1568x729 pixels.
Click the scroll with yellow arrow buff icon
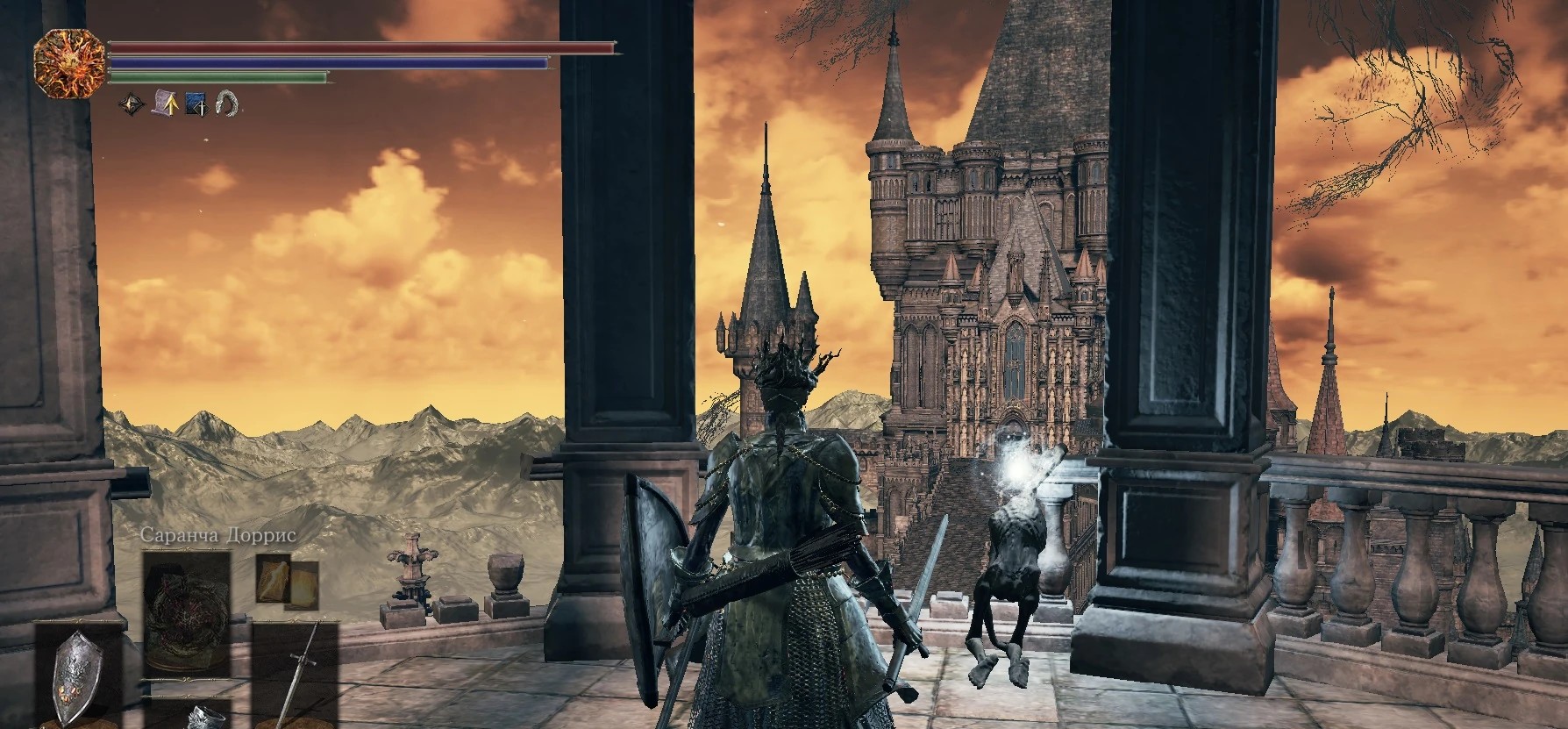coord(164,104)
